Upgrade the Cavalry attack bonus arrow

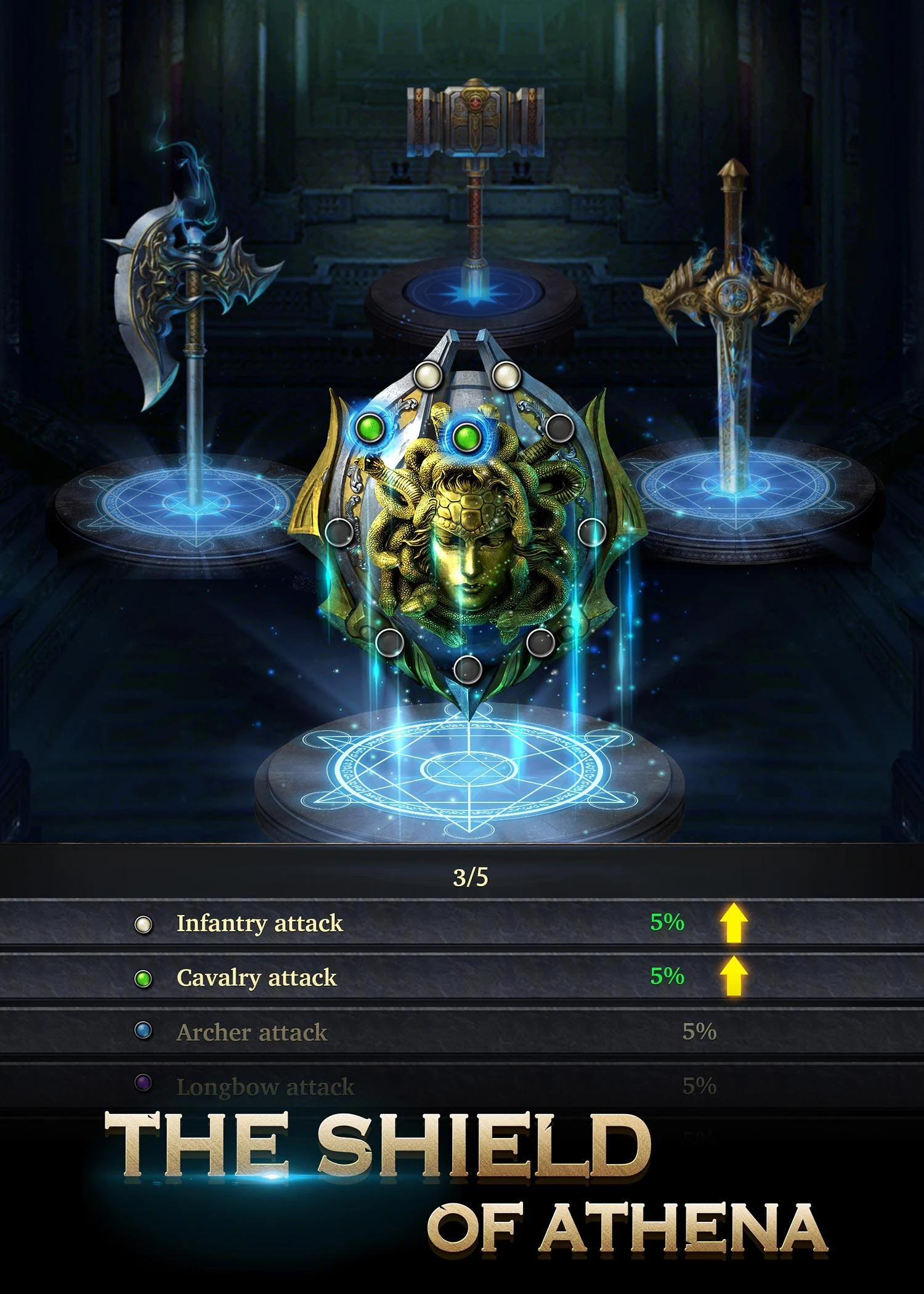734,976
